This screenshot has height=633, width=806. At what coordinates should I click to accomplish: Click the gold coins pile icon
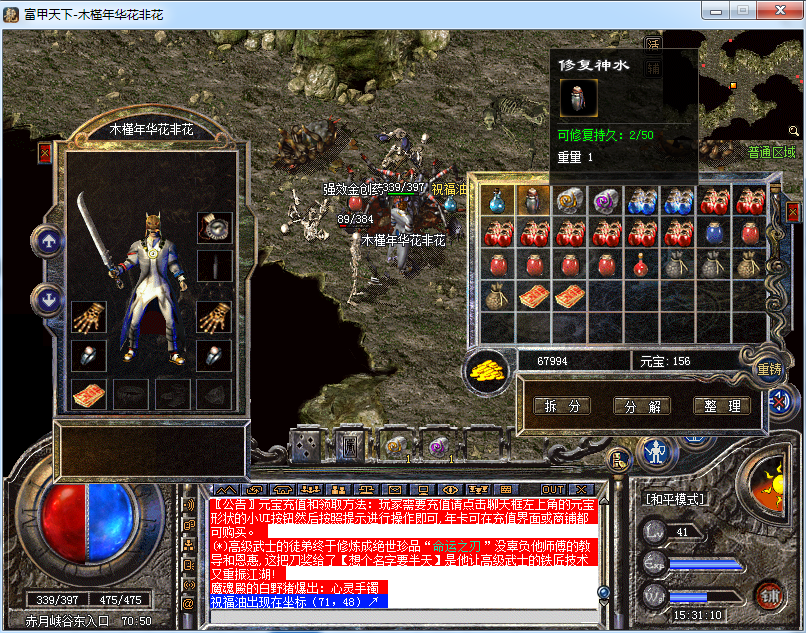coord(486,368)
